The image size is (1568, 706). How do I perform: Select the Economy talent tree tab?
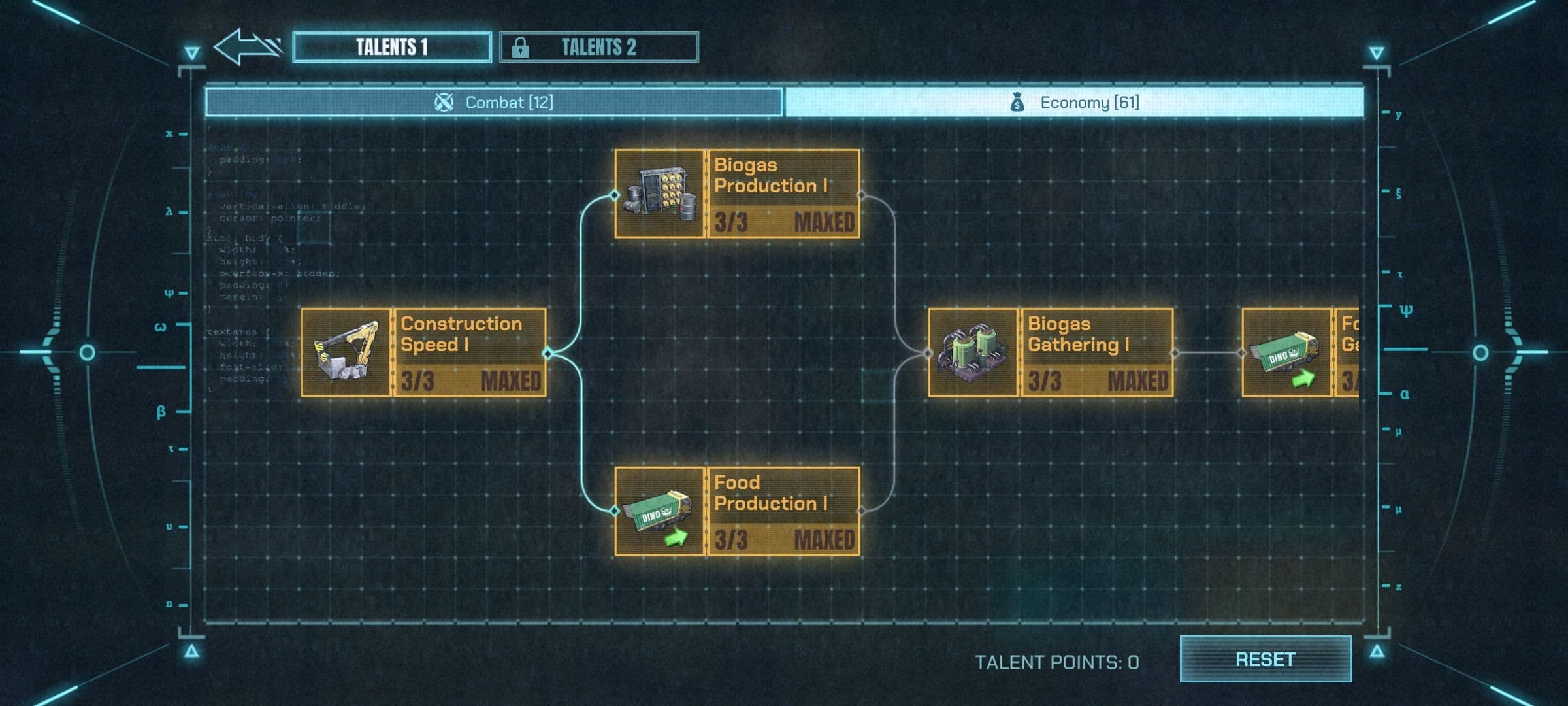pyautogui.click(x=1074, y=103)
